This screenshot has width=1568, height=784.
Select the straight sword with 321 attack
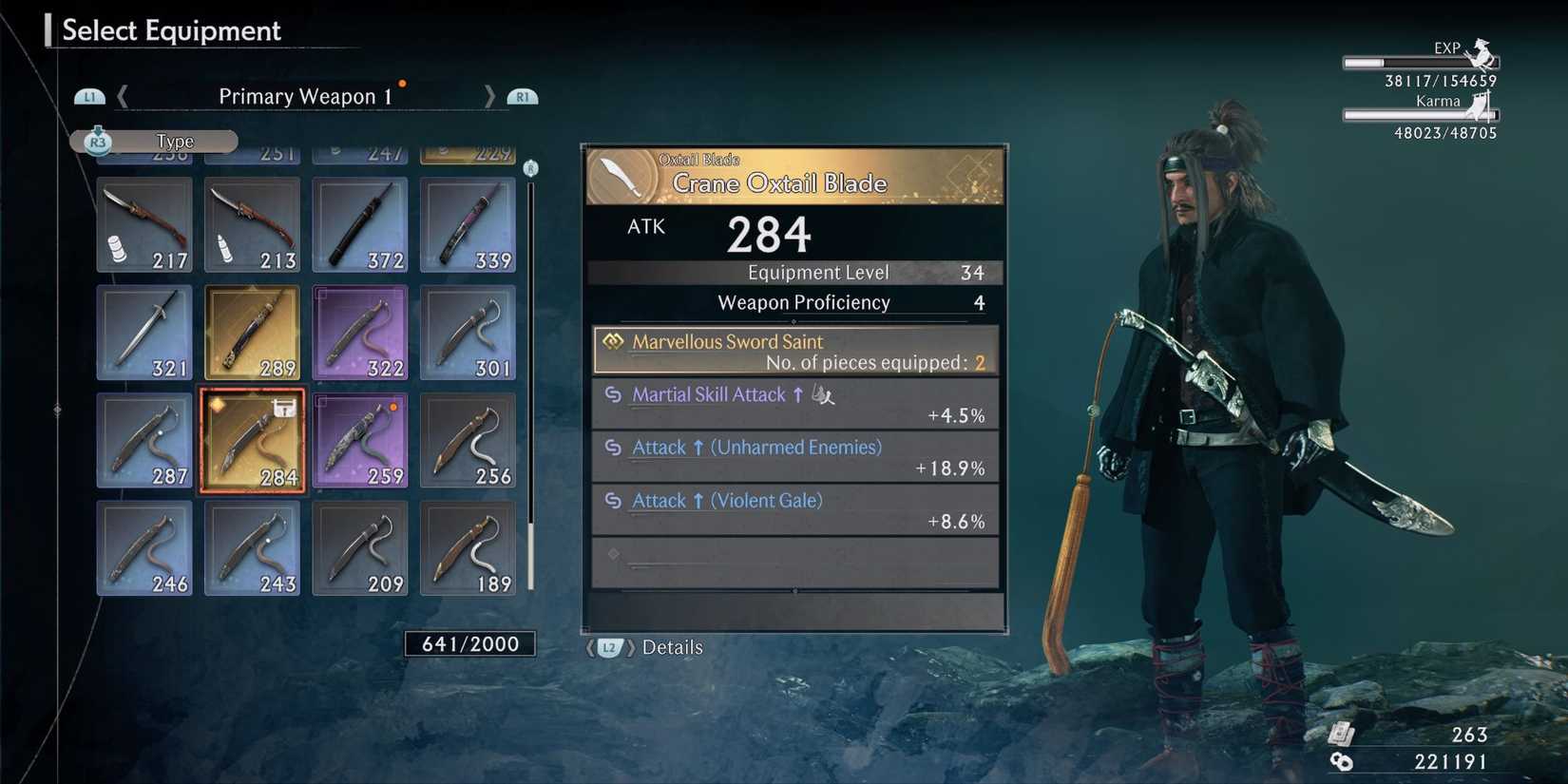143,331
